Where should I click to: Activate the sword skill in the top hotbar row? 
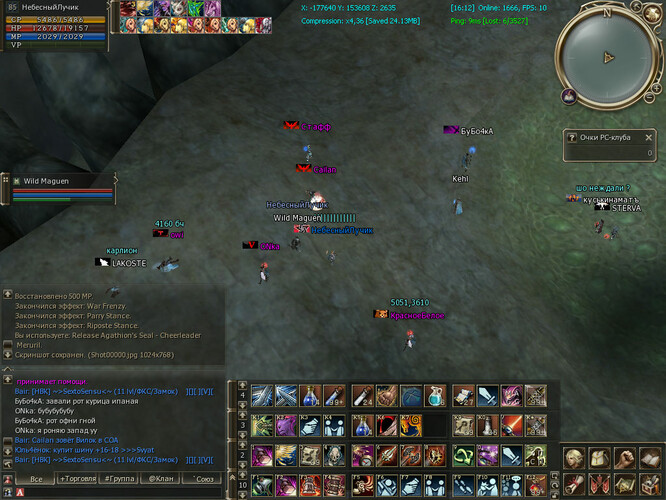coord(483,395)
